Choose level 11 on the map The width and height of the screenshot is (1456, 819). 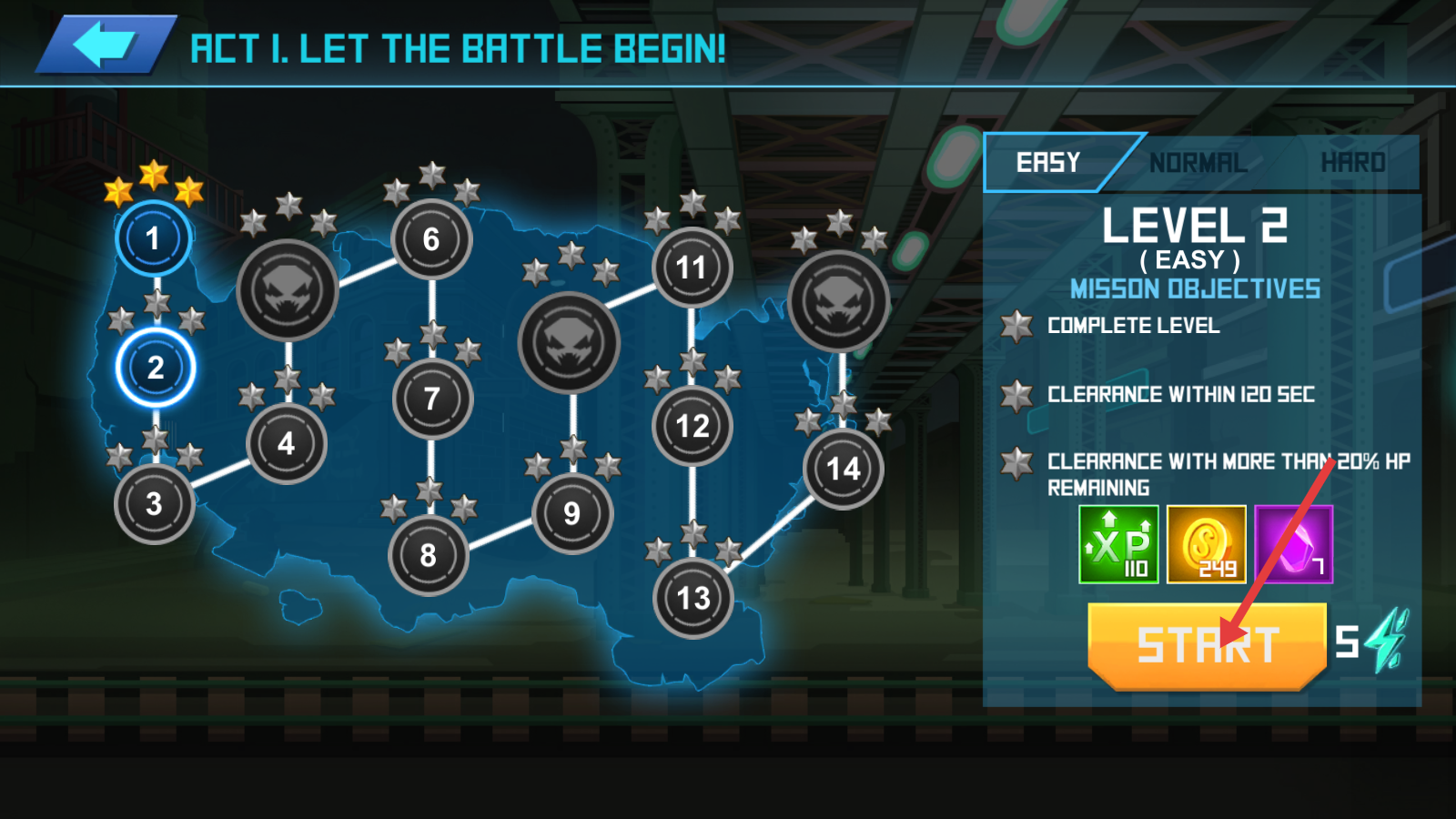point(692,268)
